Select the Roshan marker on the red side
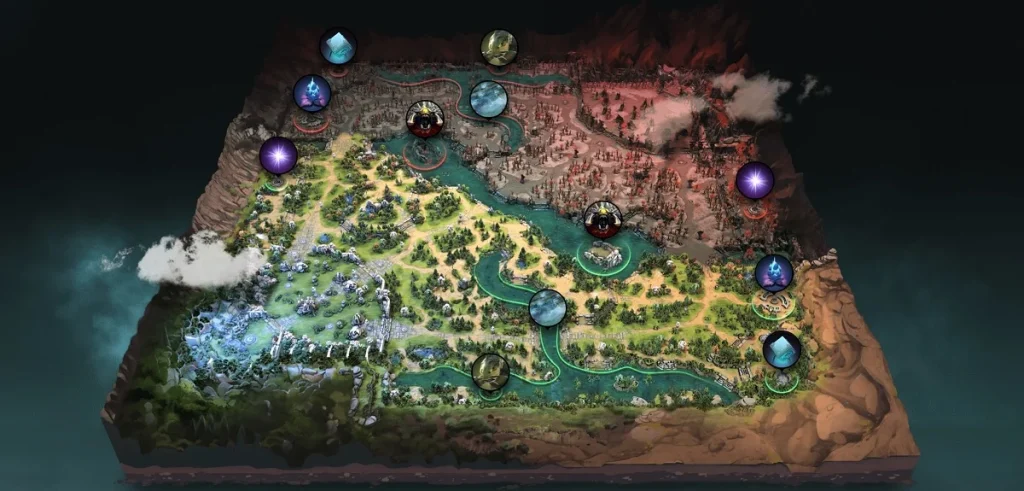Viewport: 1024px width, 491px height. [x=427, y=120]
